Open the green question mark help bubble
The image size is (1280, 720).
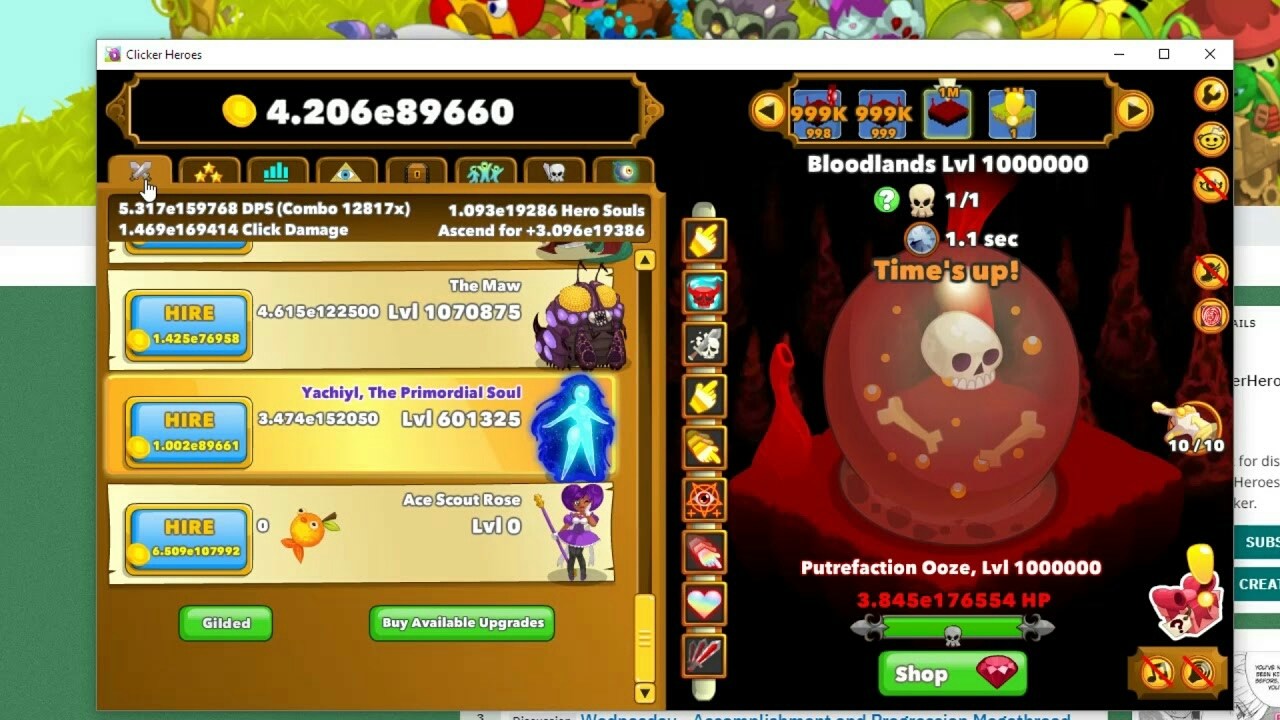tap(886, 199)
